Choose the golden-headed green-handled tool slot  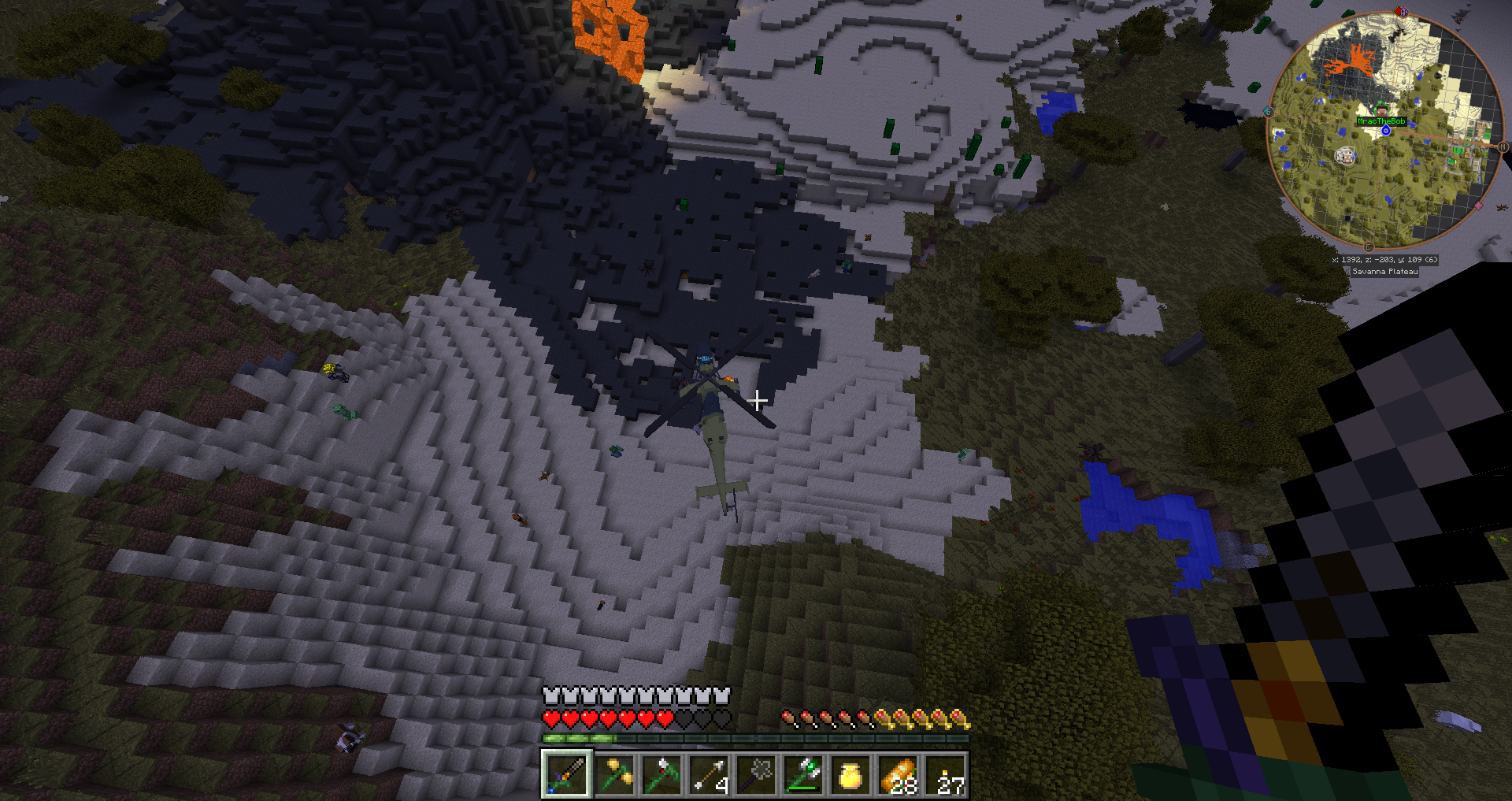(x=613, y=773)
